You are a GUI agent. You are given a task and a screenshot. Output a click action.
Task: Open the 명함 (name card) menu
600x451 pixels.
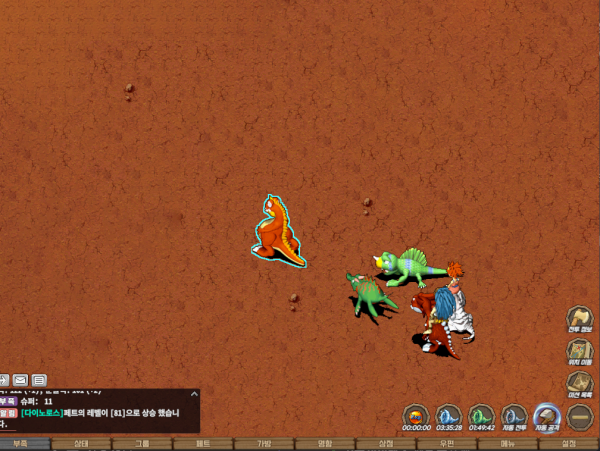pyautogui.click(x=325, y=443)
